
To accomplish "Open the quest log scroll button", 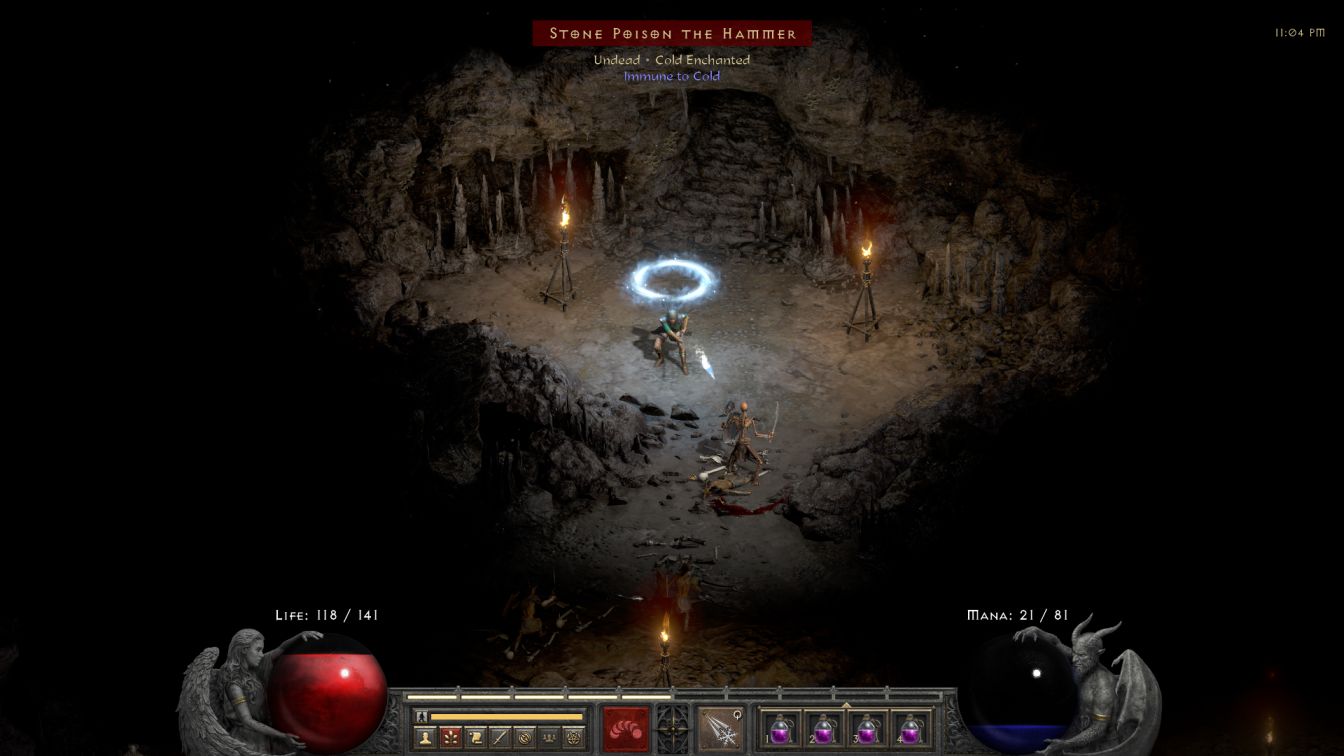I will coord(475,737).
